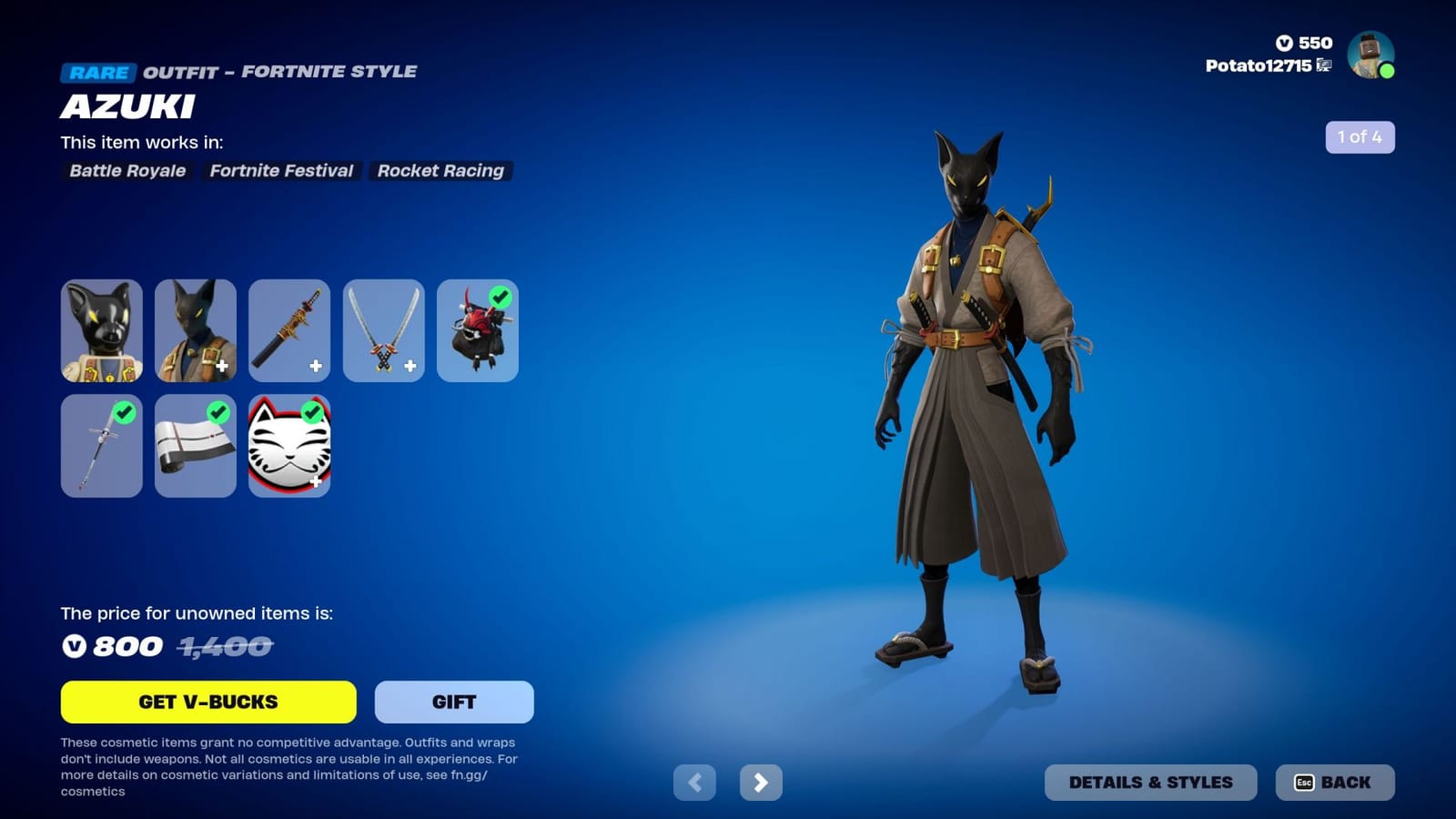1456x819 pixels.
Task: Select the Battle Royale mode tag
Action: (127, 171)
